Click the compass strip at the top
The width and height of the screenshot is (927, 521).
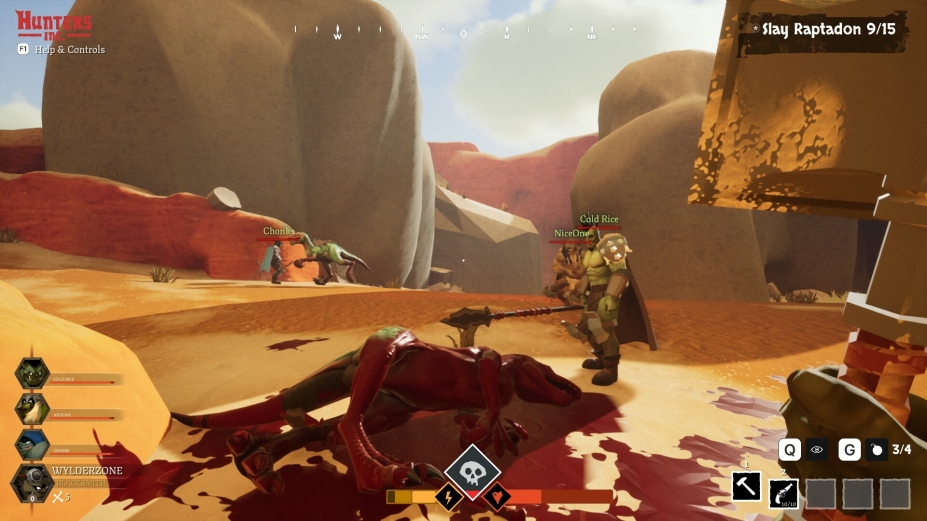coord(463,31)
